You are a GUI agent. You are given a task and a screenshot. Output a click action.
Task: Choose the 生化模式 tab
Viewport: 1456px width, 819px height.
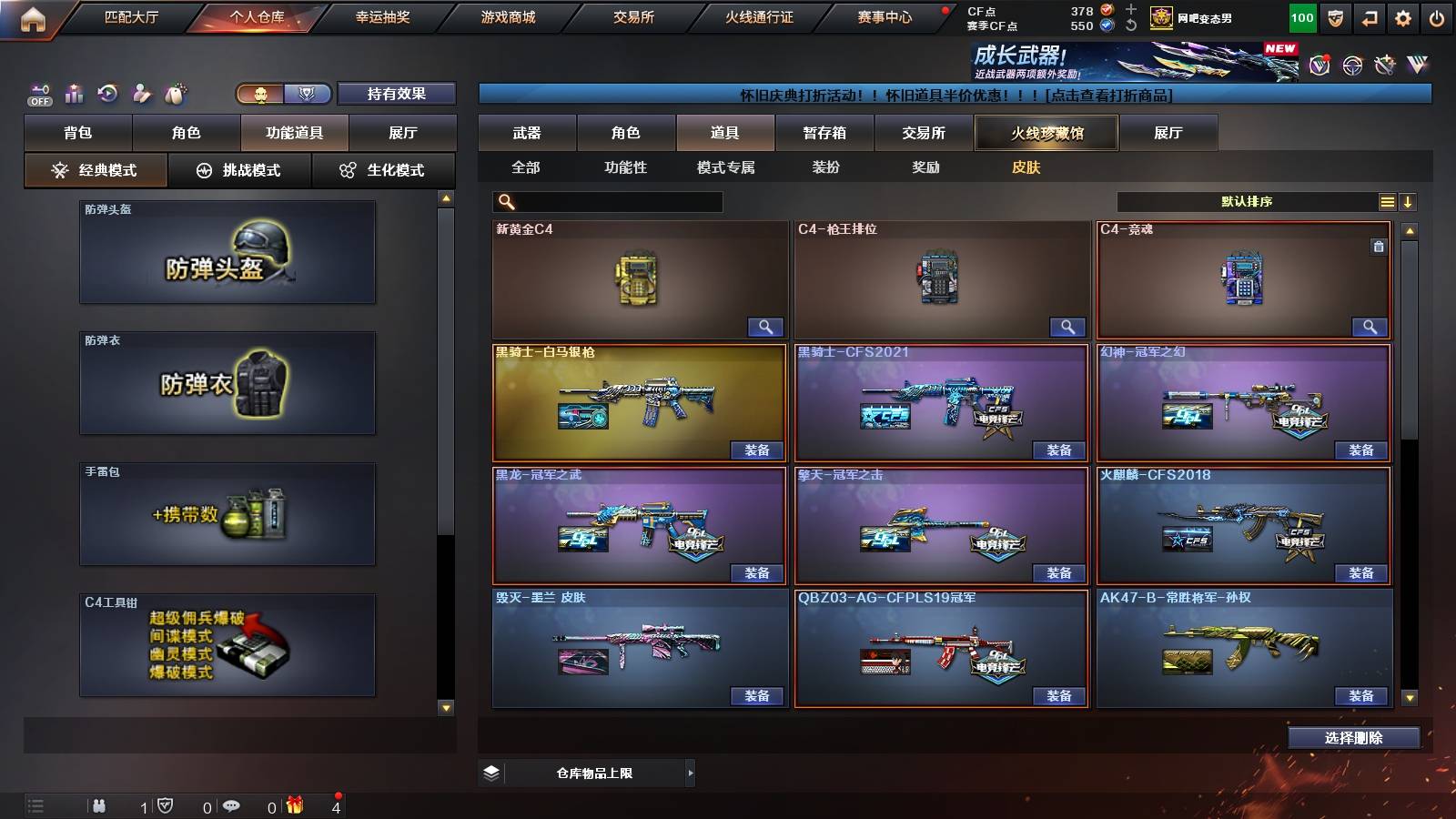pos(383,170)
